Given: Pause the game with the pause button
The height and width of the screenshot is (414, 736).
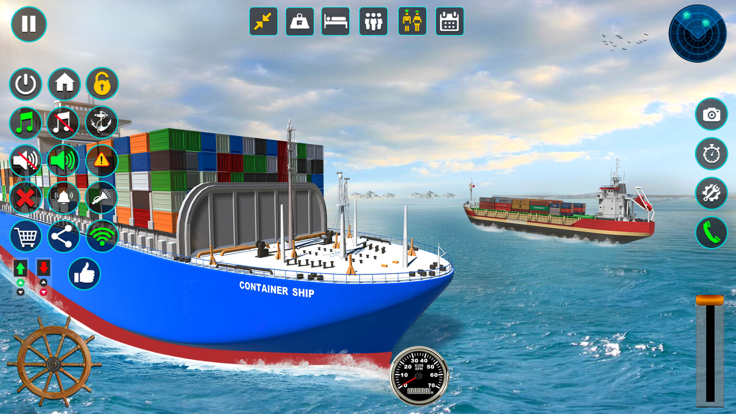Looking at the screenshot, I should (x=29, y=24).
